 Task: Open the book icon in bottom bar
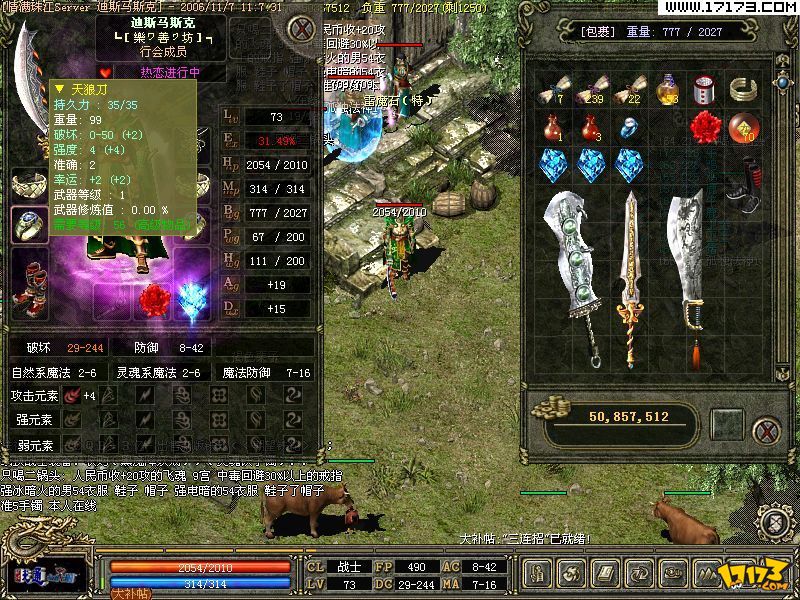604,574
